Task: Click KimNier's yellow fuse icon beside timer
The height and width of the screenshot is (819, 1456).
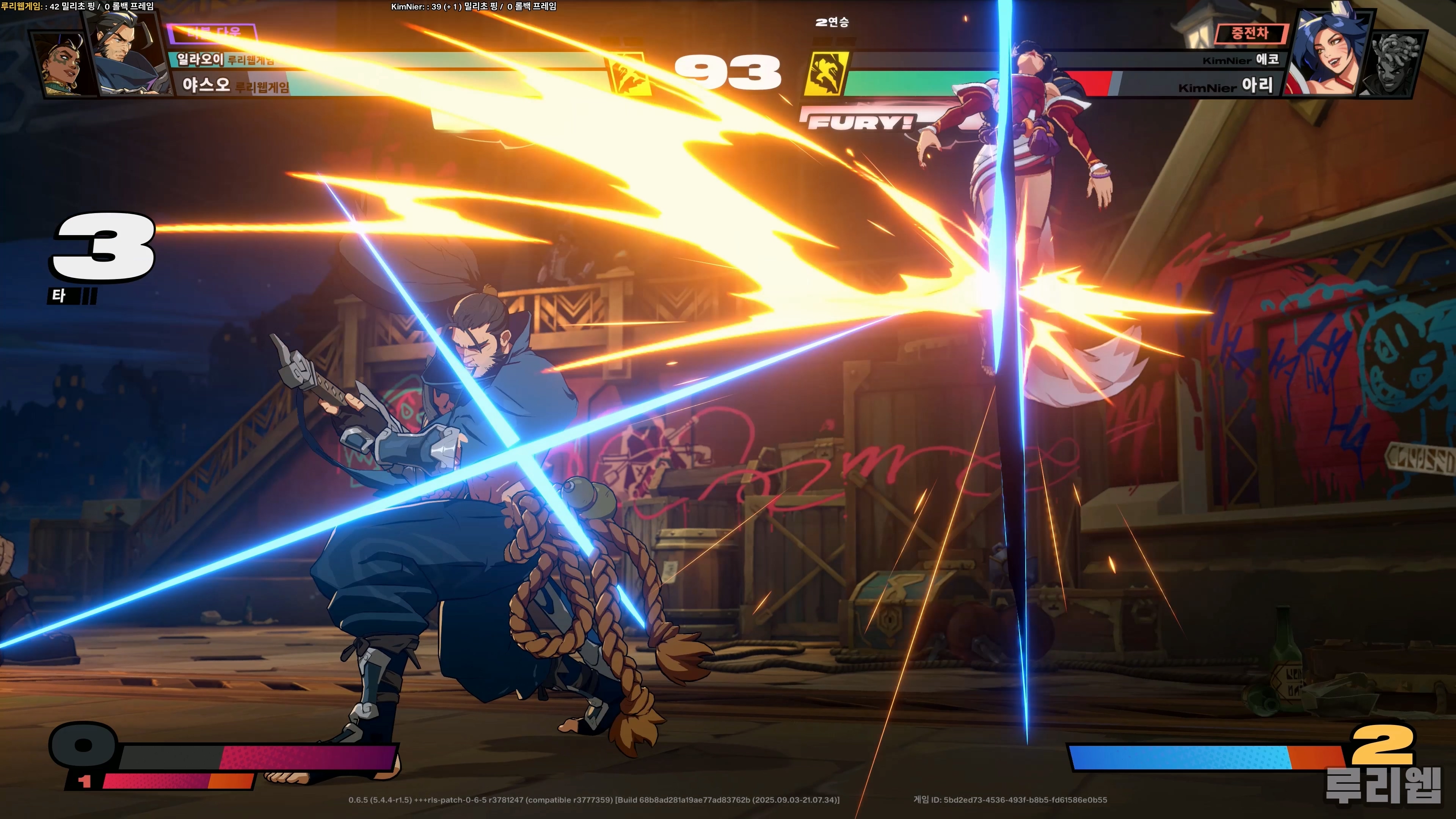Action: 826,74
